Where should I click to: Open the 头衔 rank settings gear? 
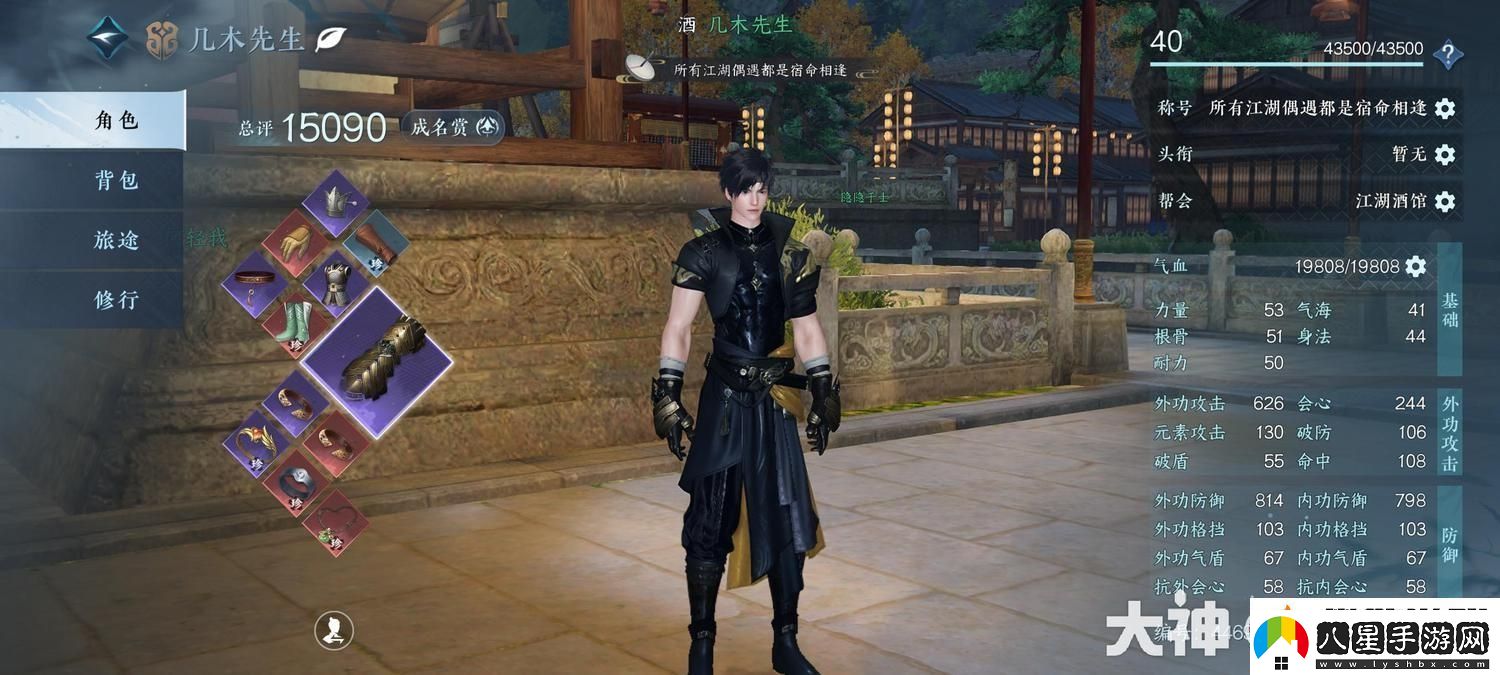1444,154
